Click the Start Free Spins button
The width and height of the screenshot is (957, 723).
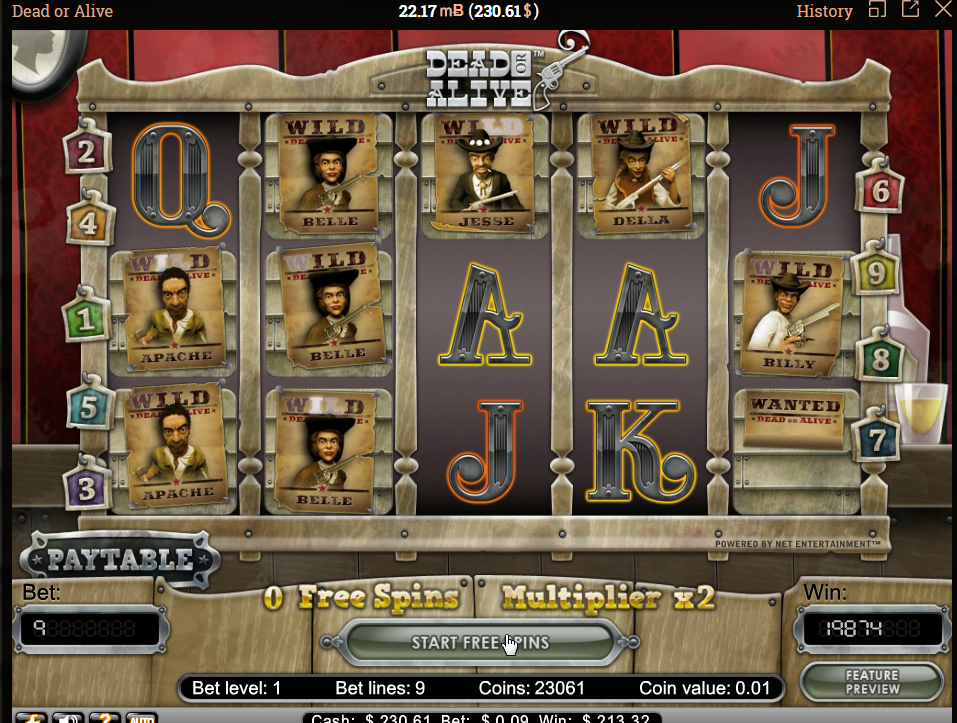point(479,642)
